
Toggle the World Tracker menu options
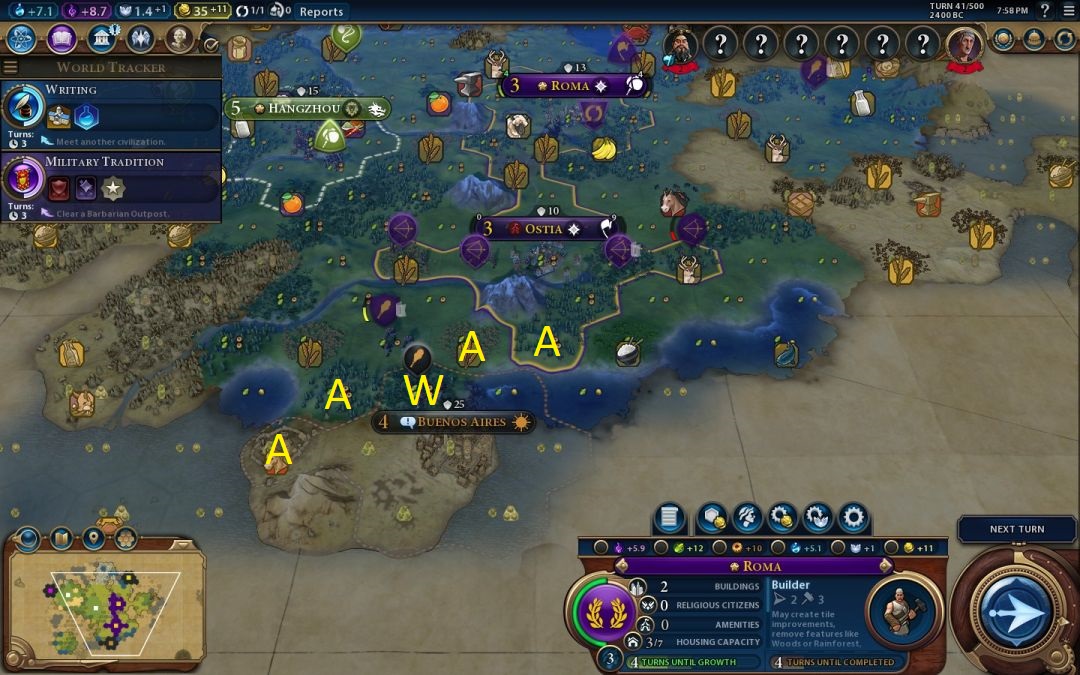[11, 67]
